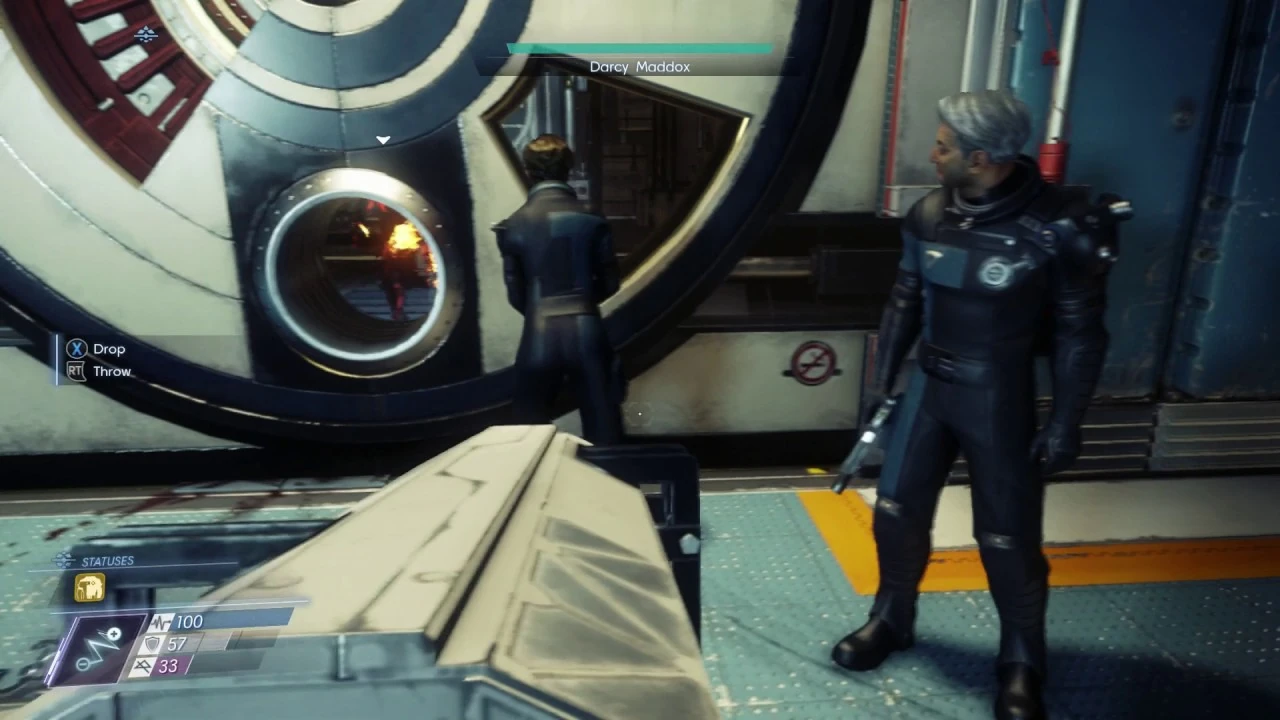Click the yellow status effect icon
Viewport: 1280px width, 720px height.
[89, 588]
